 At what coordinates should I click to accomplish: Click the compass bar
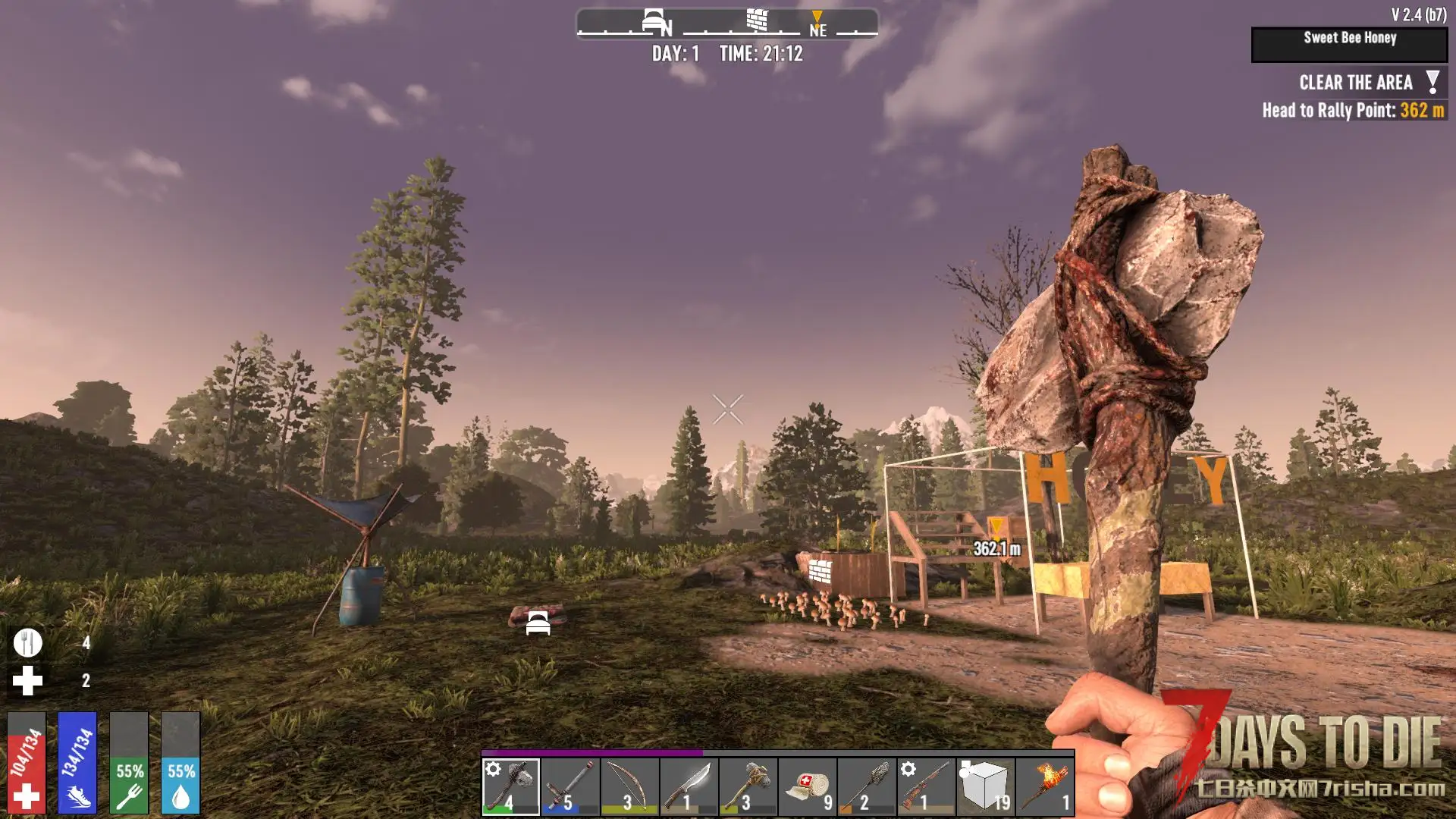(727, 24)
